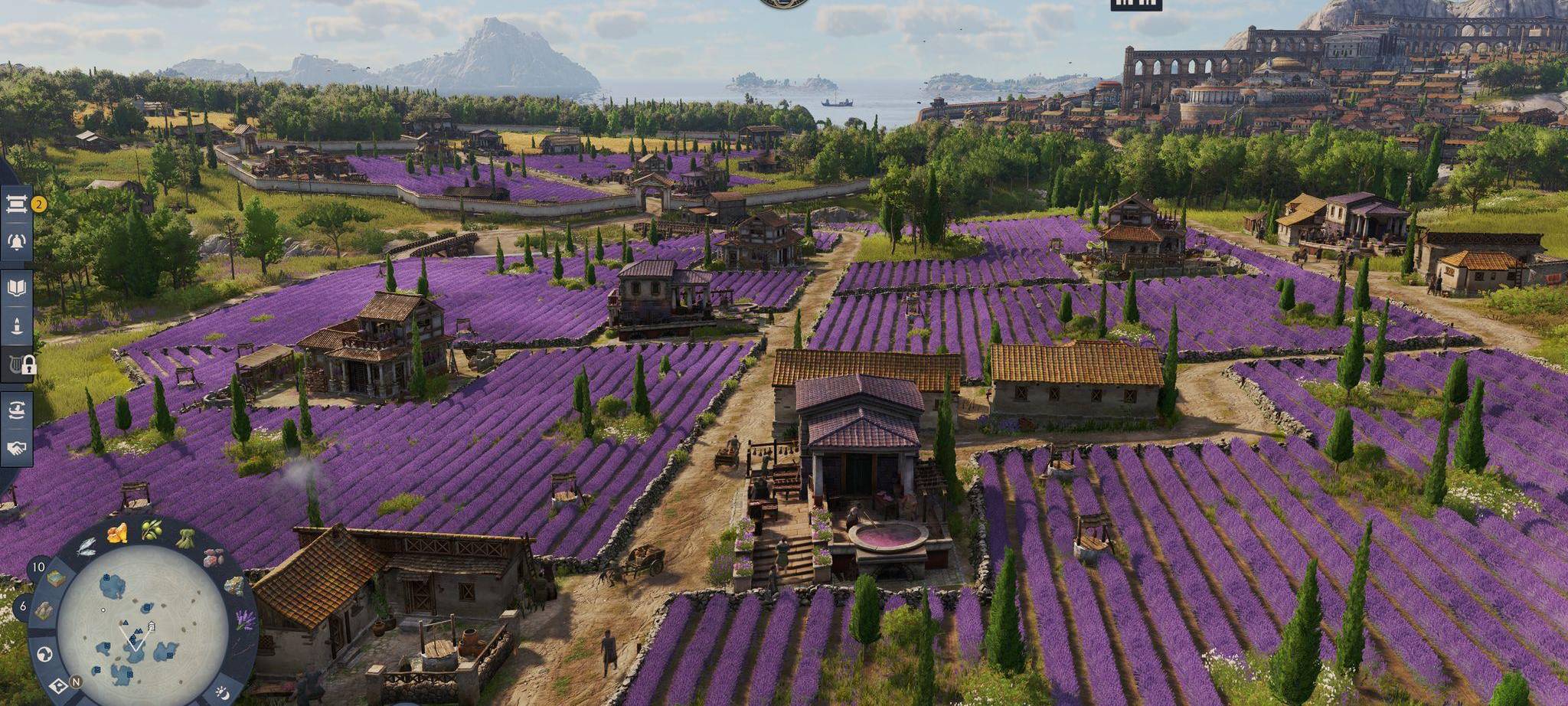
Task: Click the N compass to reset orientation
Action: 75,682
